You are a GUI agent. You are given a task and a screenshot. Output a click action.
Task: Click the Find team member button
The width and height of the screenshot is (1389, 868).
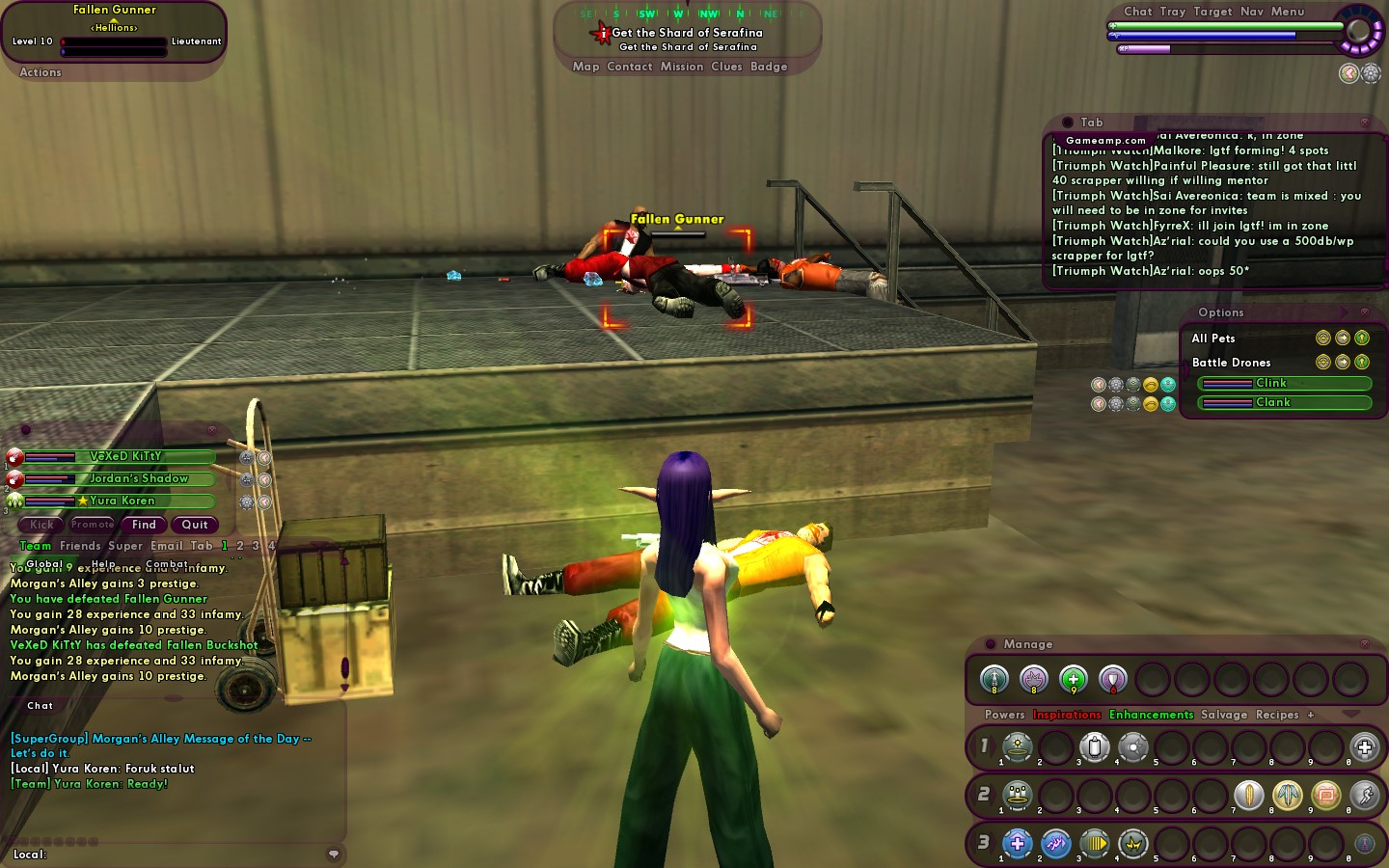[x=144, y=525]
